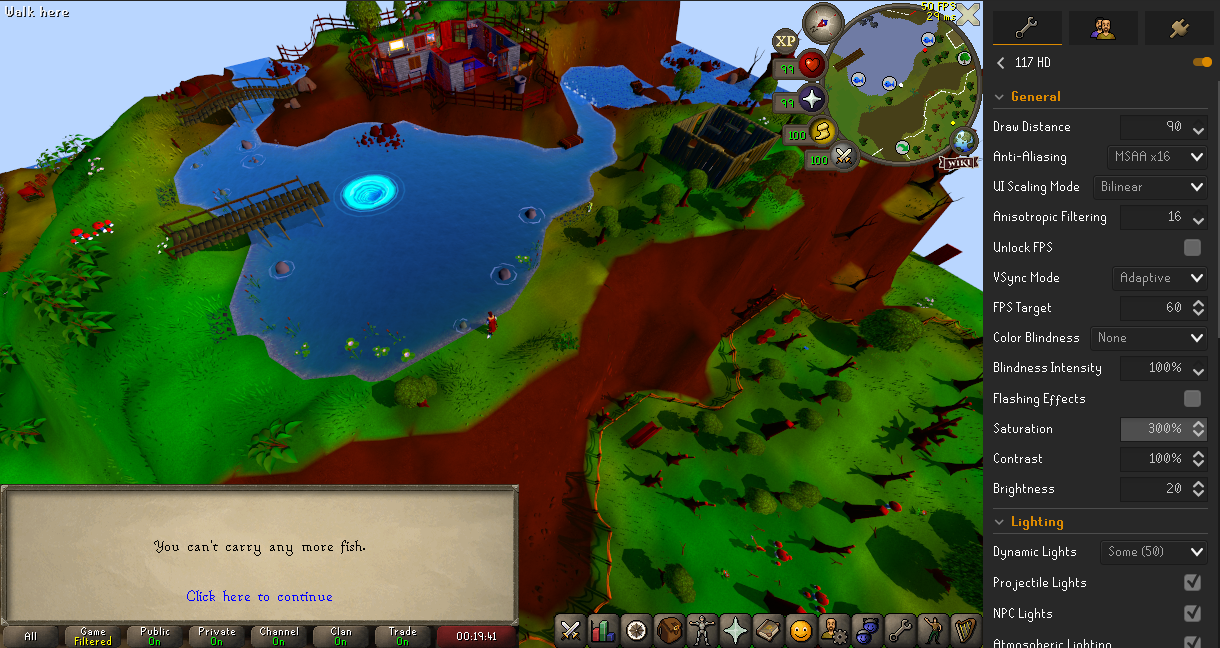Open the inventory backpack tab
The image size is (1220, 648).
[668, 630]
